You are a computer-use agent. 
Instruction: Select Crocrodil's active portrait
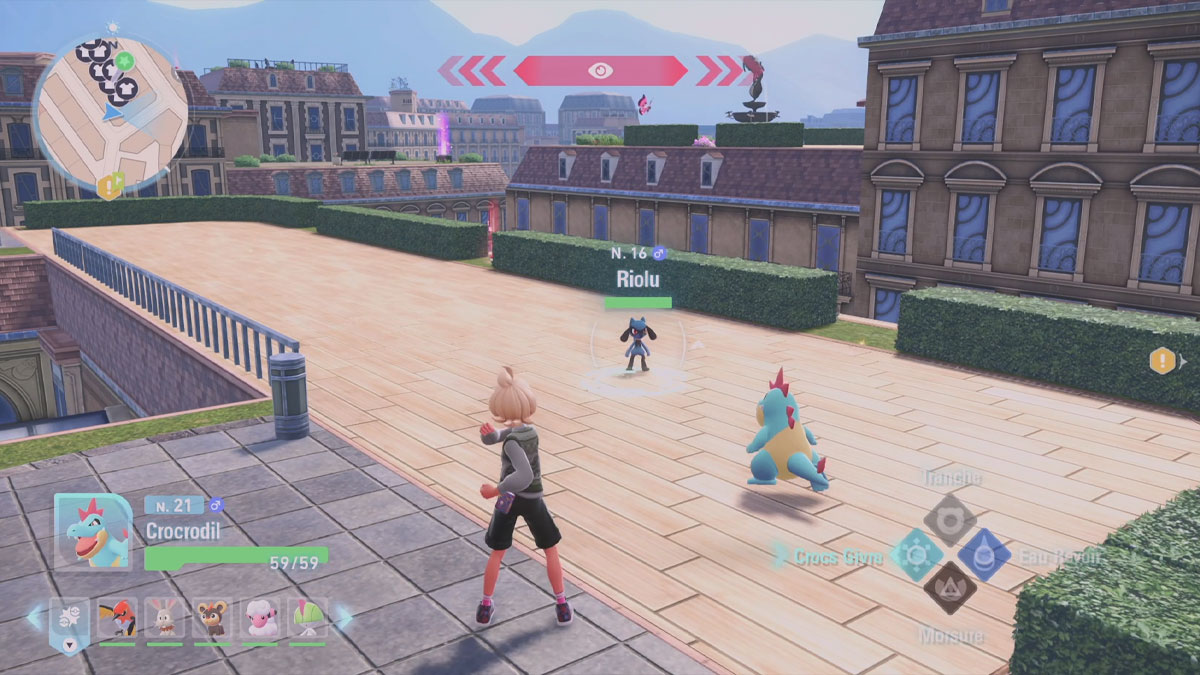93,532
